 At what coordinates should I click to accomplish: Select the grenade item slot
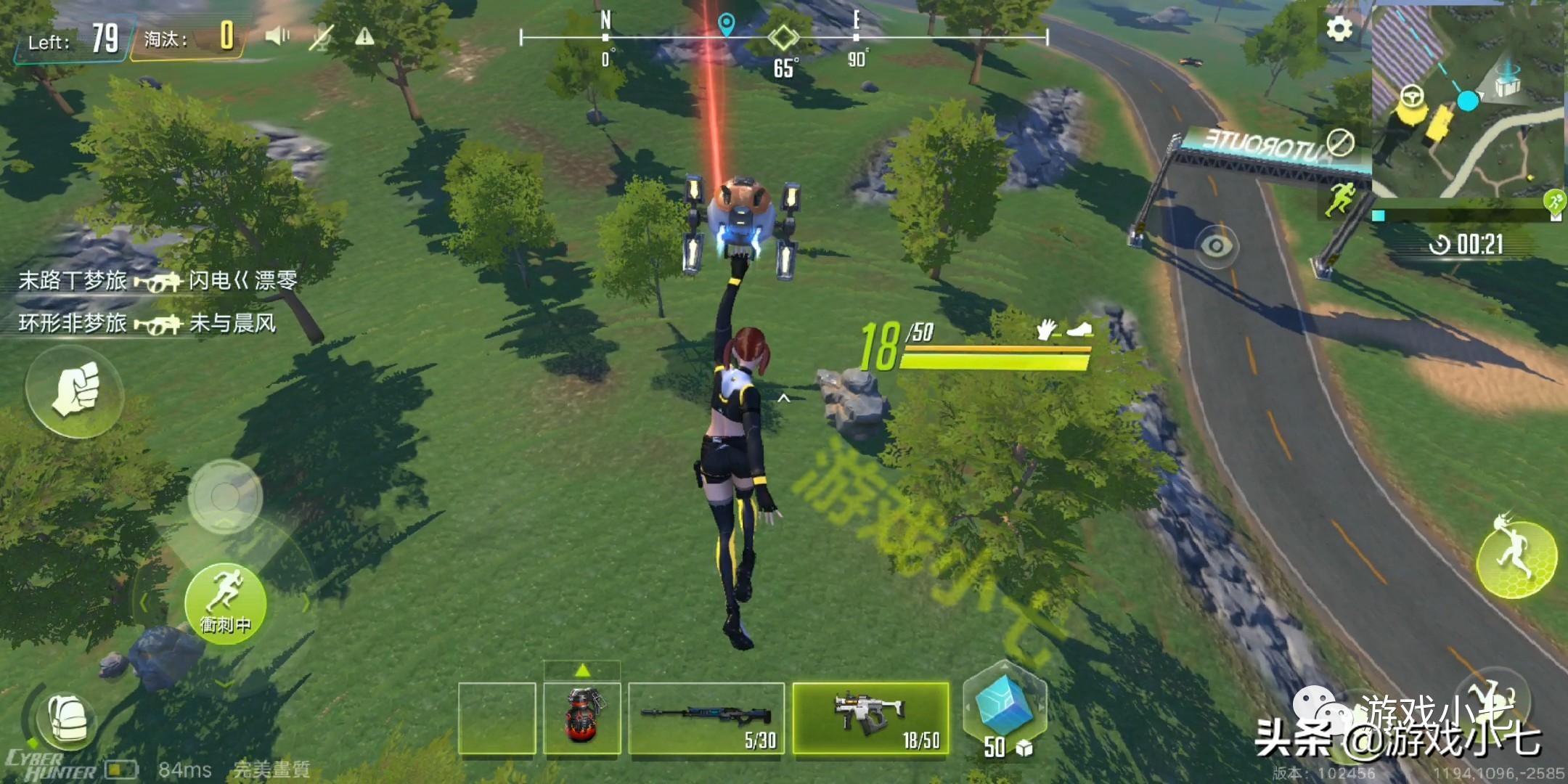582,718
